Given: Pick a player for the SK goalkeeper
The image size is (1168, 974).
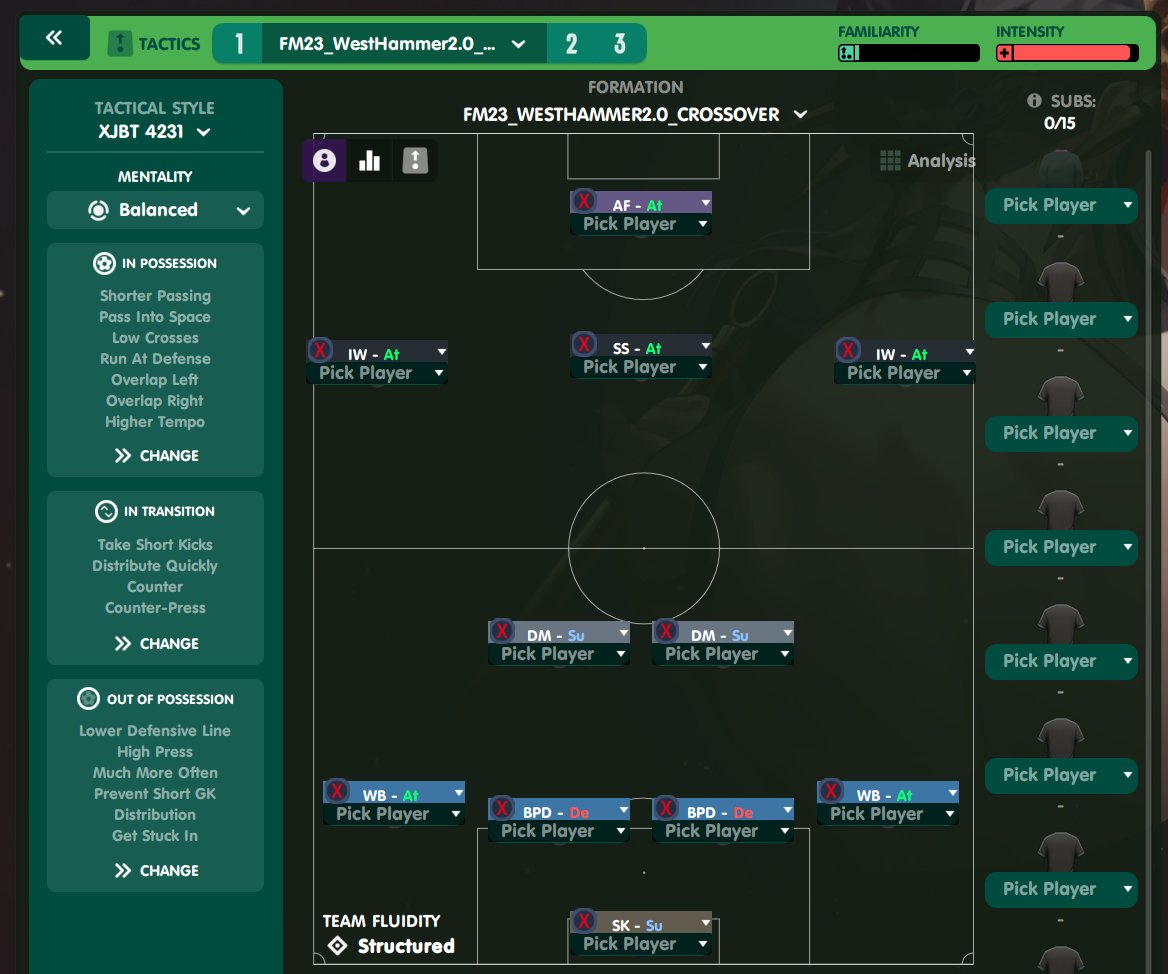Looking at the screenshot, I should pos(640,944).
